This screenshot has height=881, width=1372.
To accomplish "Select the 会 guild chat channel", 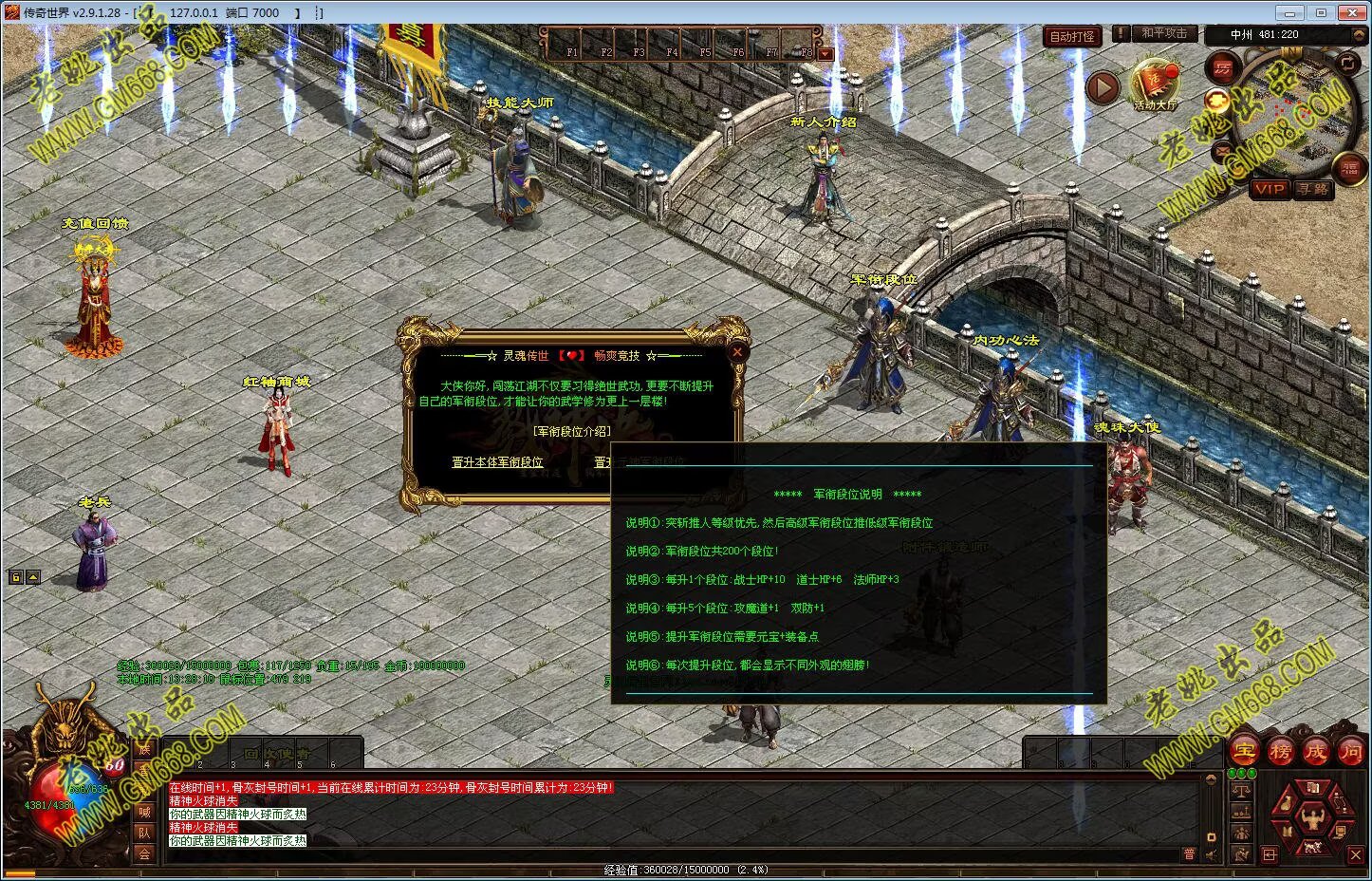I will (x=145, y=853).
